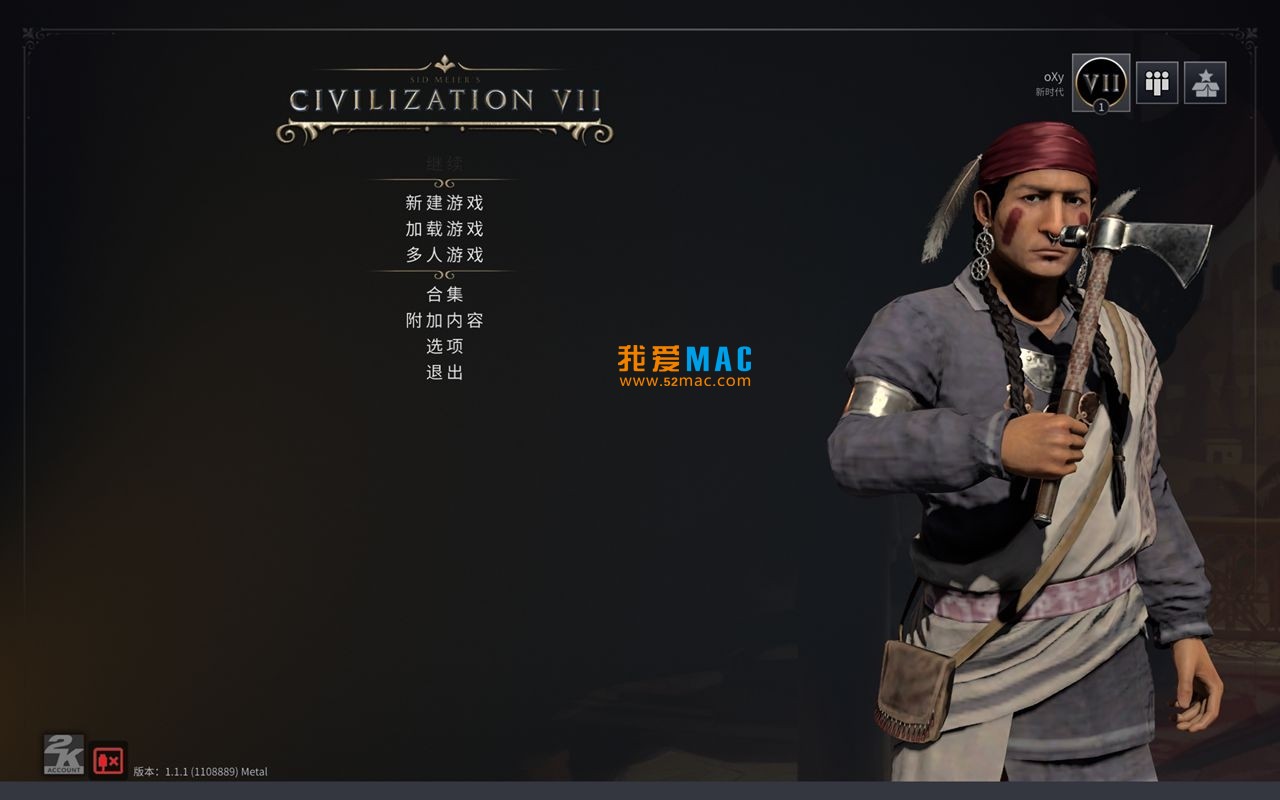Viewport: 1280px width, 800px height.
Task: Click the red connection status icon
Action: 108,761
